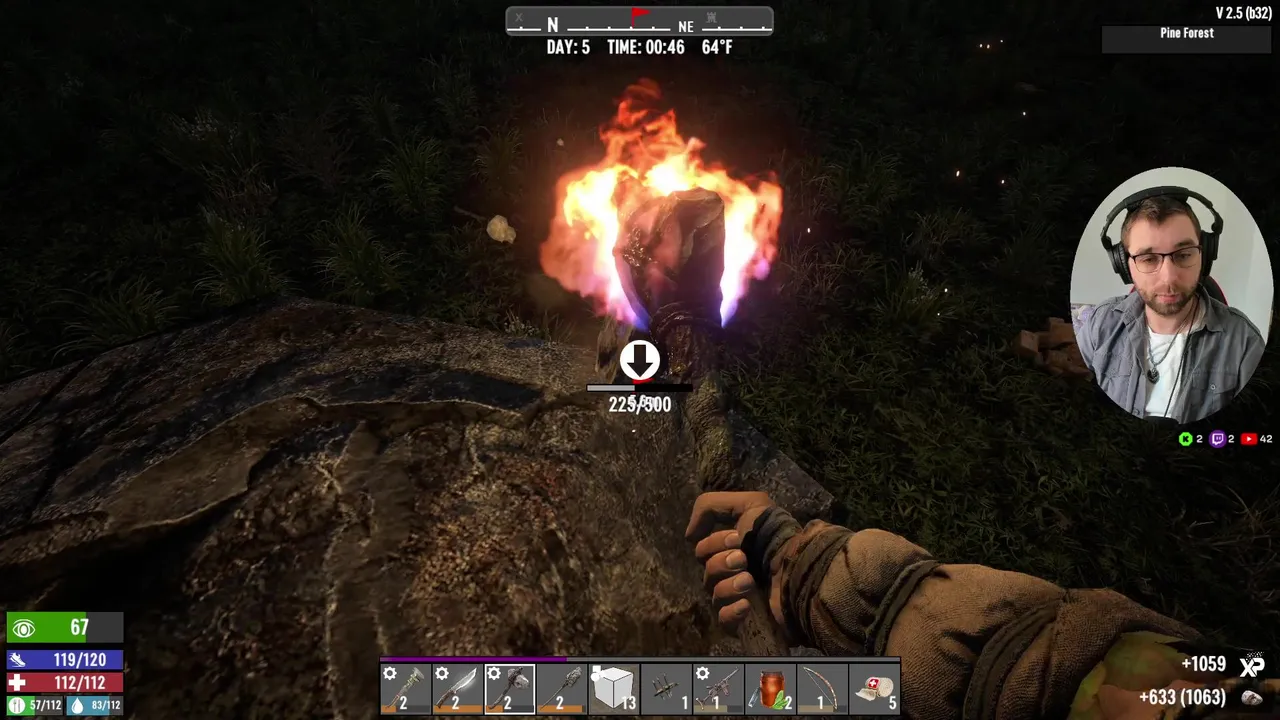Select the highlighted stone sledgehammer slot
Screen dimensions: 1280x720
click(510, 688)
